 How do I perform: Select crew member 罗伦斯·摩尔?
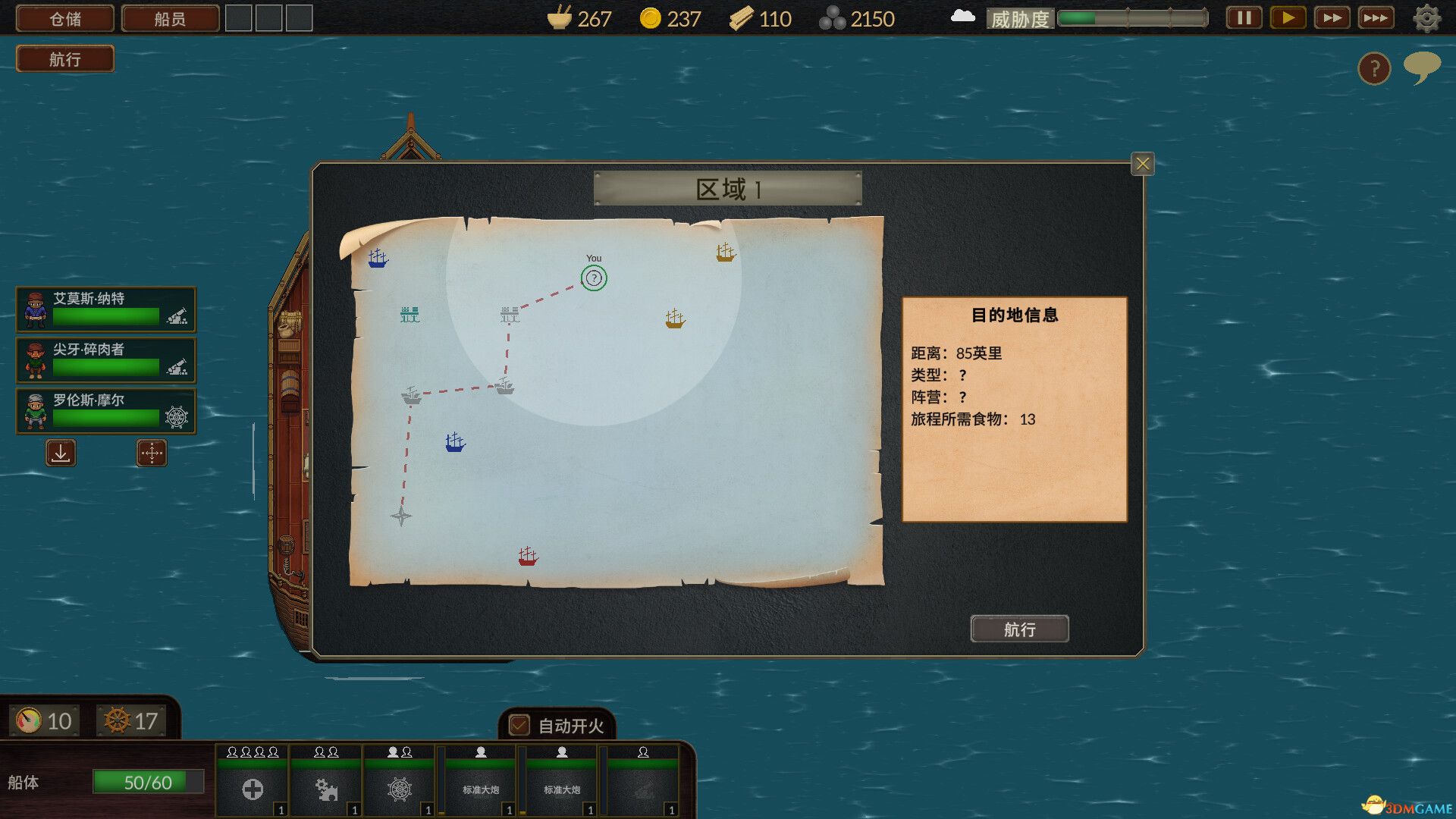click(x=106, y=411)
